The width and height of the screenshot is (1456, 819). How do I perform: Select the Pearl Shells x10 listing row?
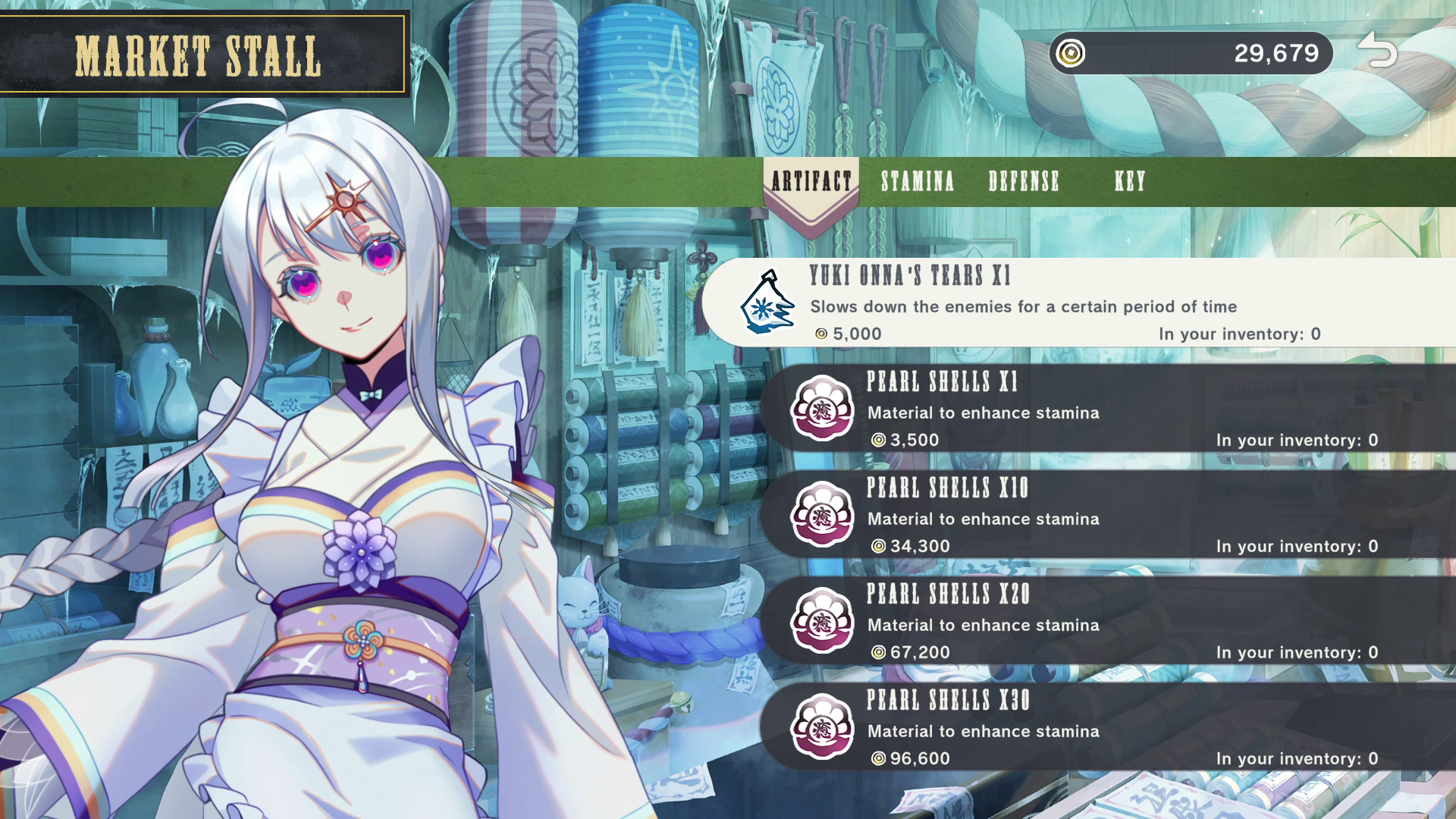1062,514
